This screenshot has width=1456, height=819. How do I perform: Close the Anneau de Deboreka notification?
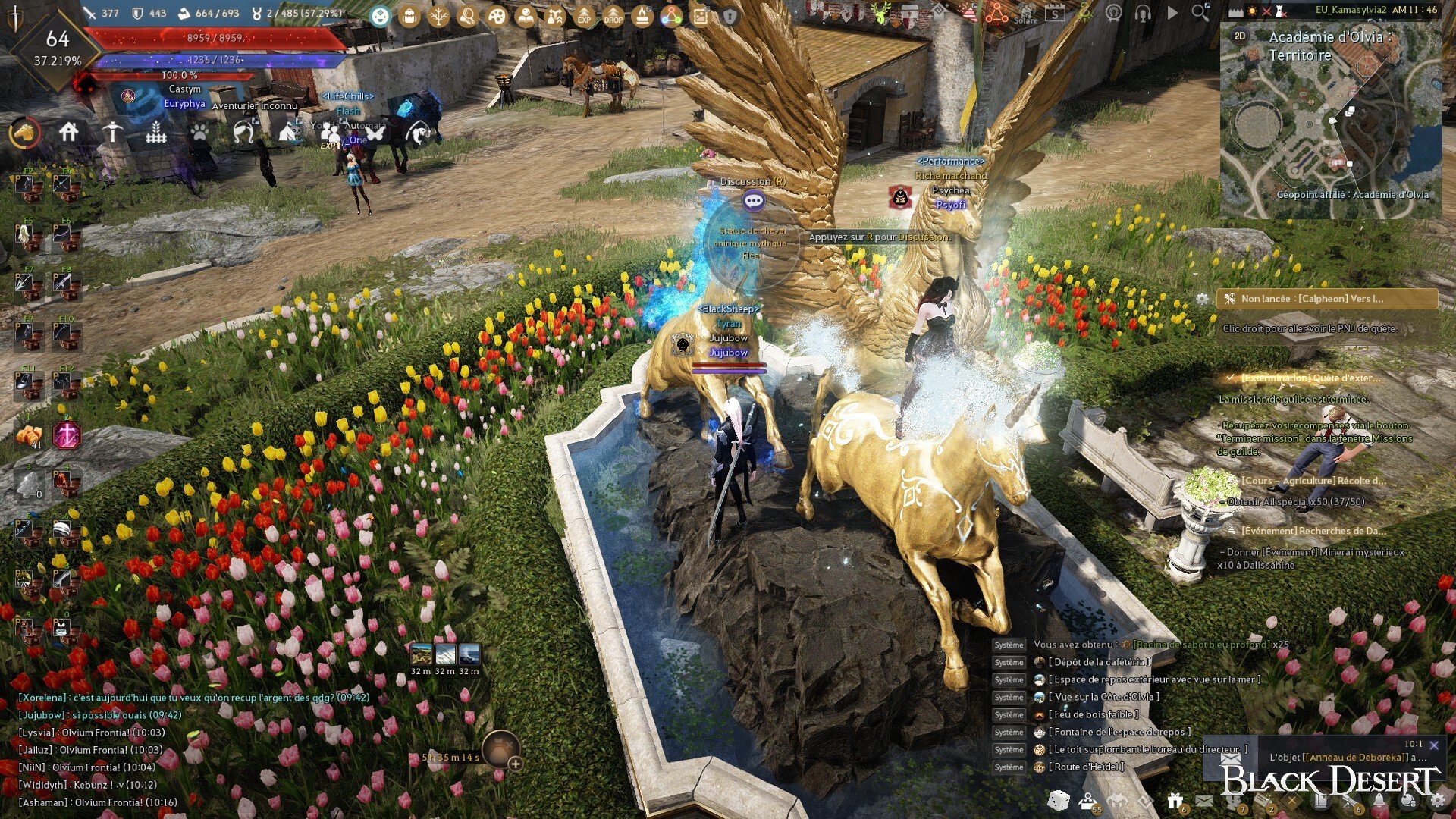[1433, 745]
